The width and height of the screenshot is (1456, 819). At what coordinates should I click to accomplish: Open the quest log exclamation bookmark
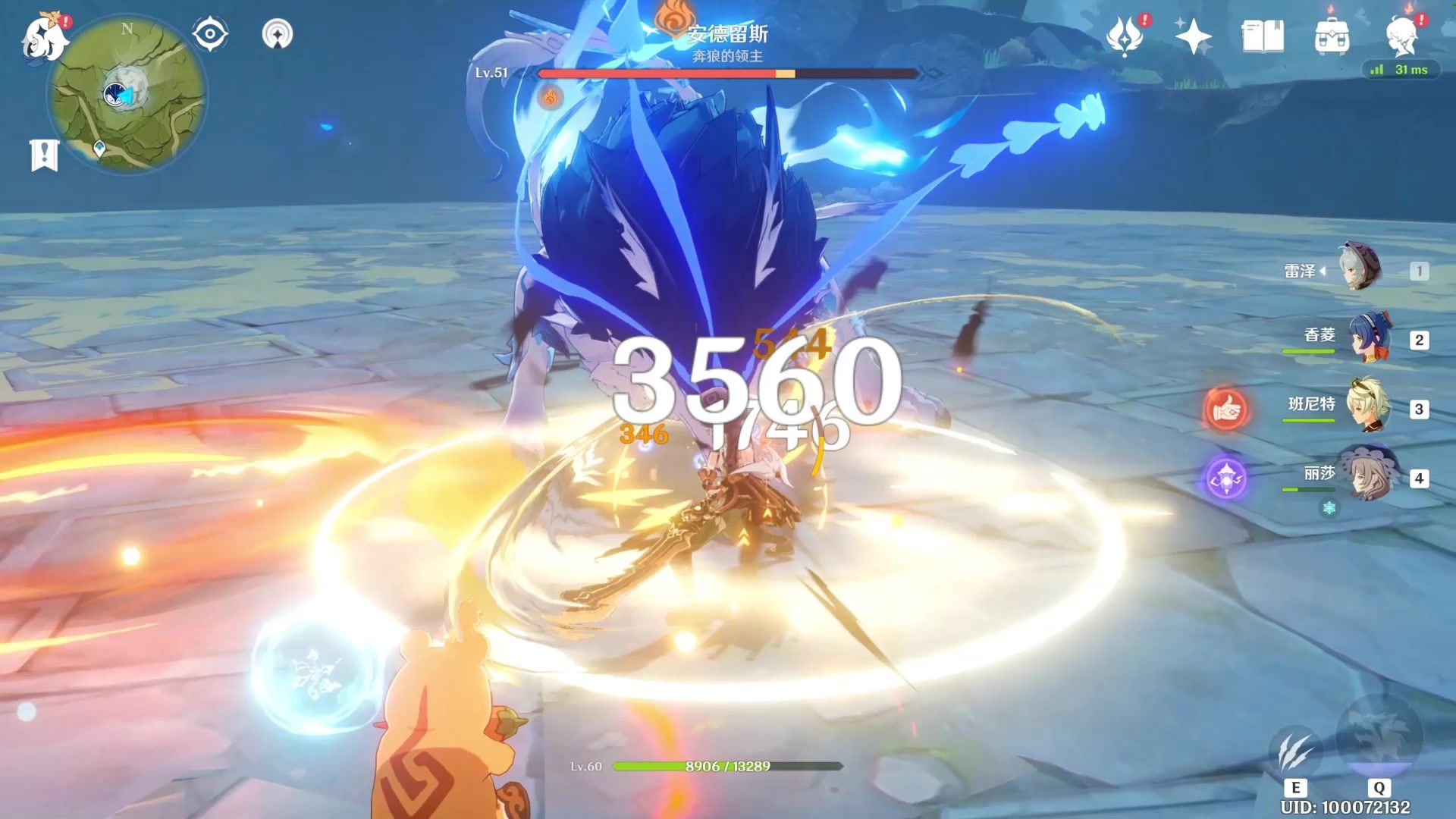pos(44,154)
